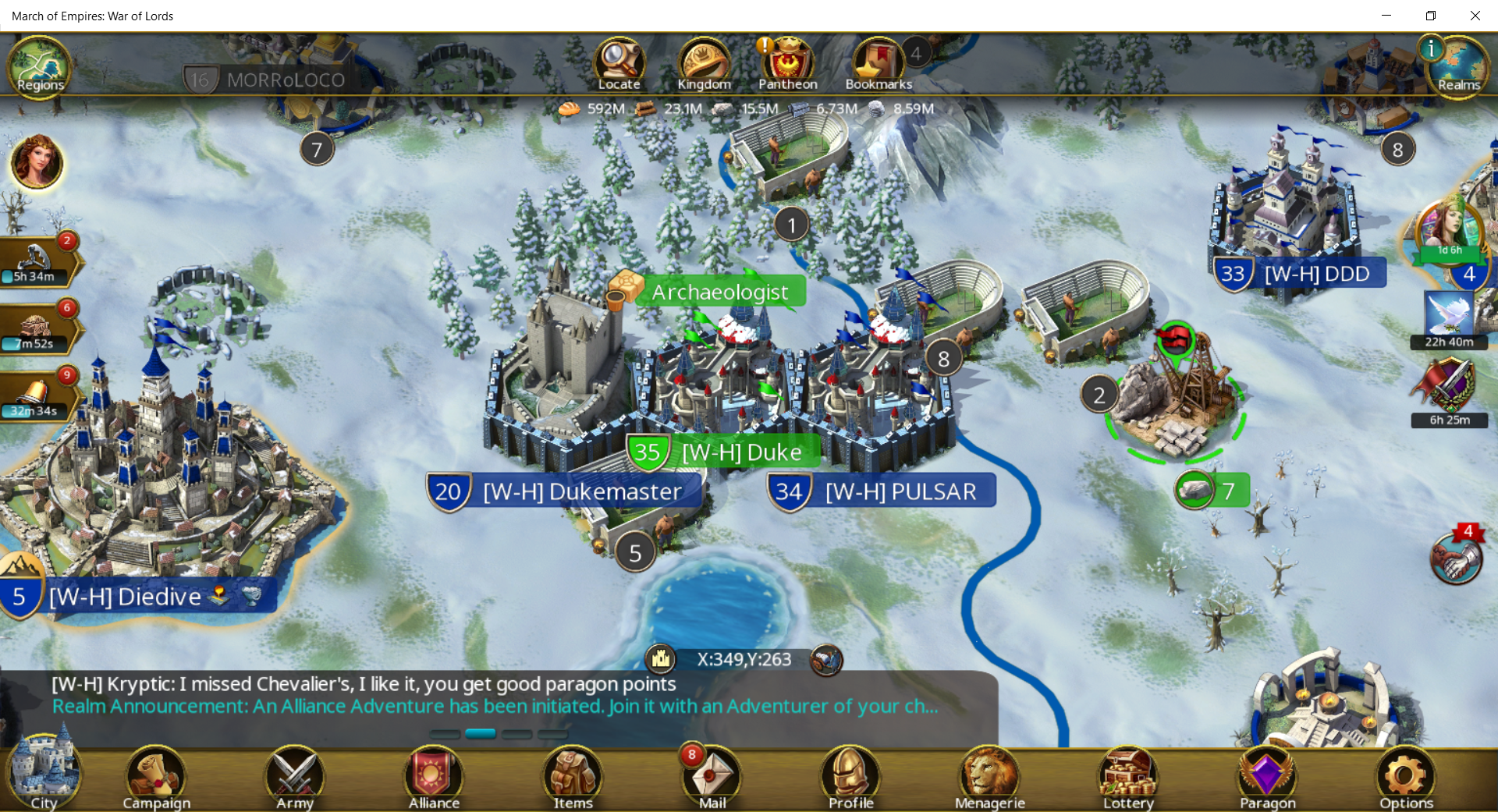
Task: Open the Items inventory
Action: point(573,777)
